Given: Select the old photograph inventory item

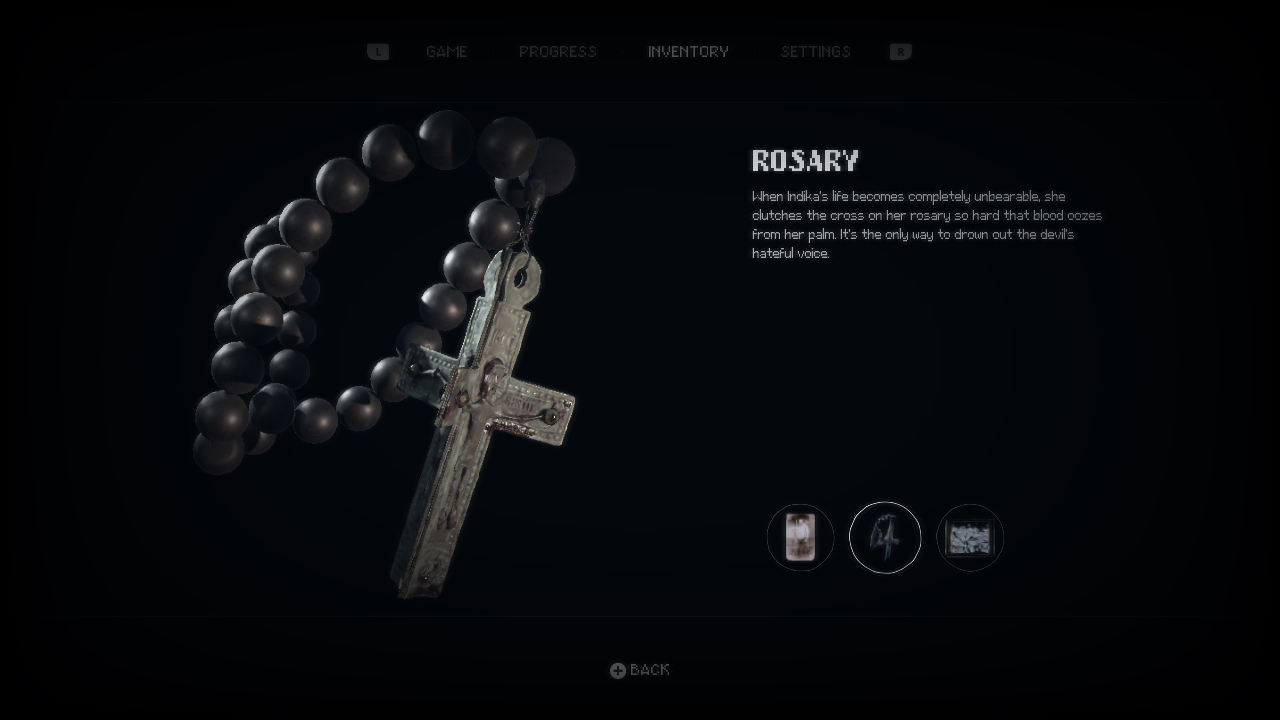Looking at the screenshot, I should coord(800,538).
